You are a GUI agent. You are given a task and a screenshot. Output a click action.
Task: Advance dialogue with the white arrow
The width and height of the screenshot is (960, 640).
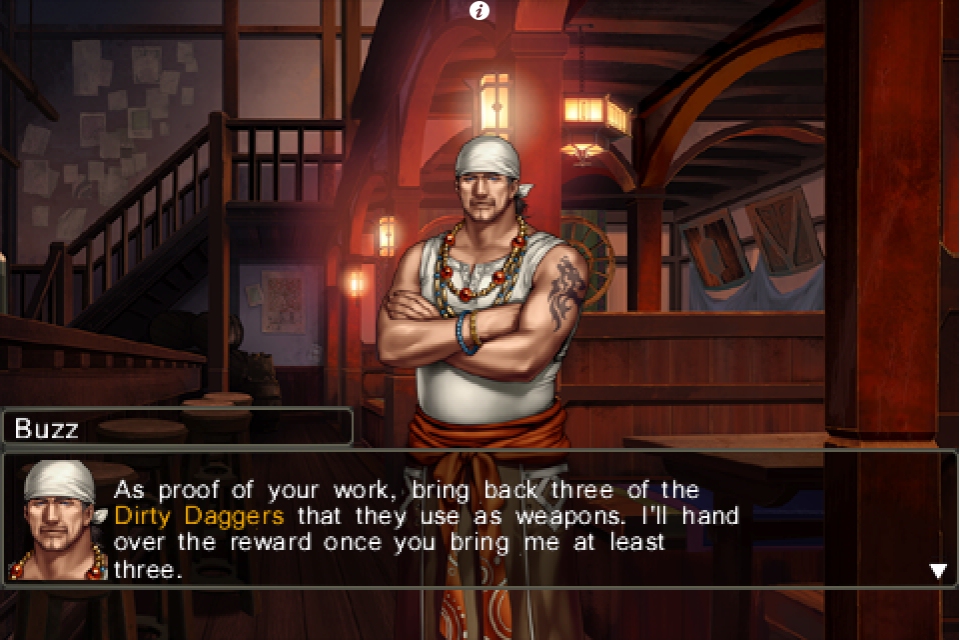[938, 571]
